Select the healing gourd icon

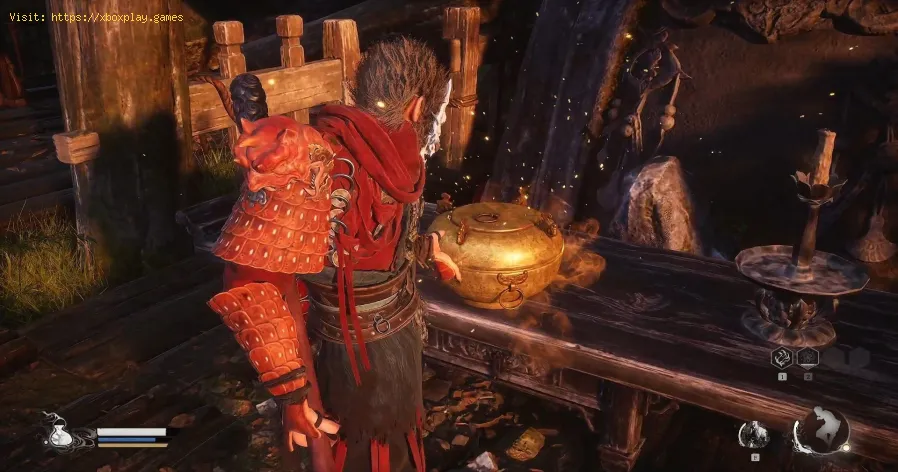coord(58,434)
